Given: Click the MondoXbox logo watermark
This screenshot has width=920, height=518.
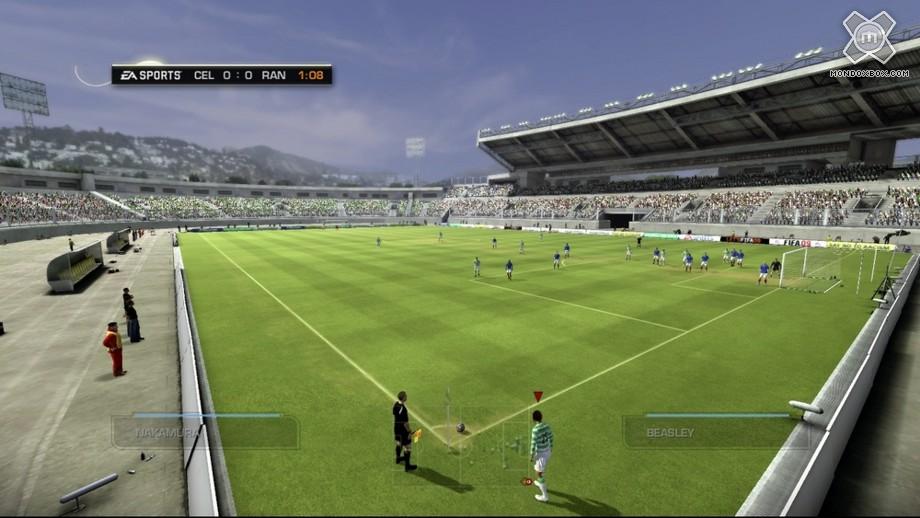Looking at the screenshot, I should (x=868, y=42).
